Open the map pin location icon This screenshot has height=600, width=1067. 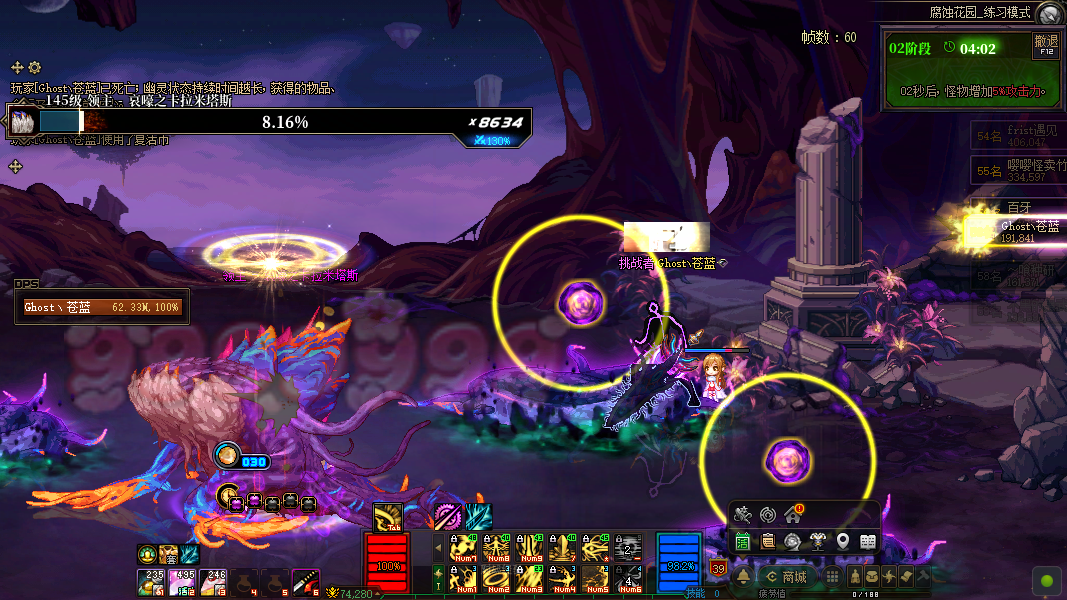tap(843, 542)
